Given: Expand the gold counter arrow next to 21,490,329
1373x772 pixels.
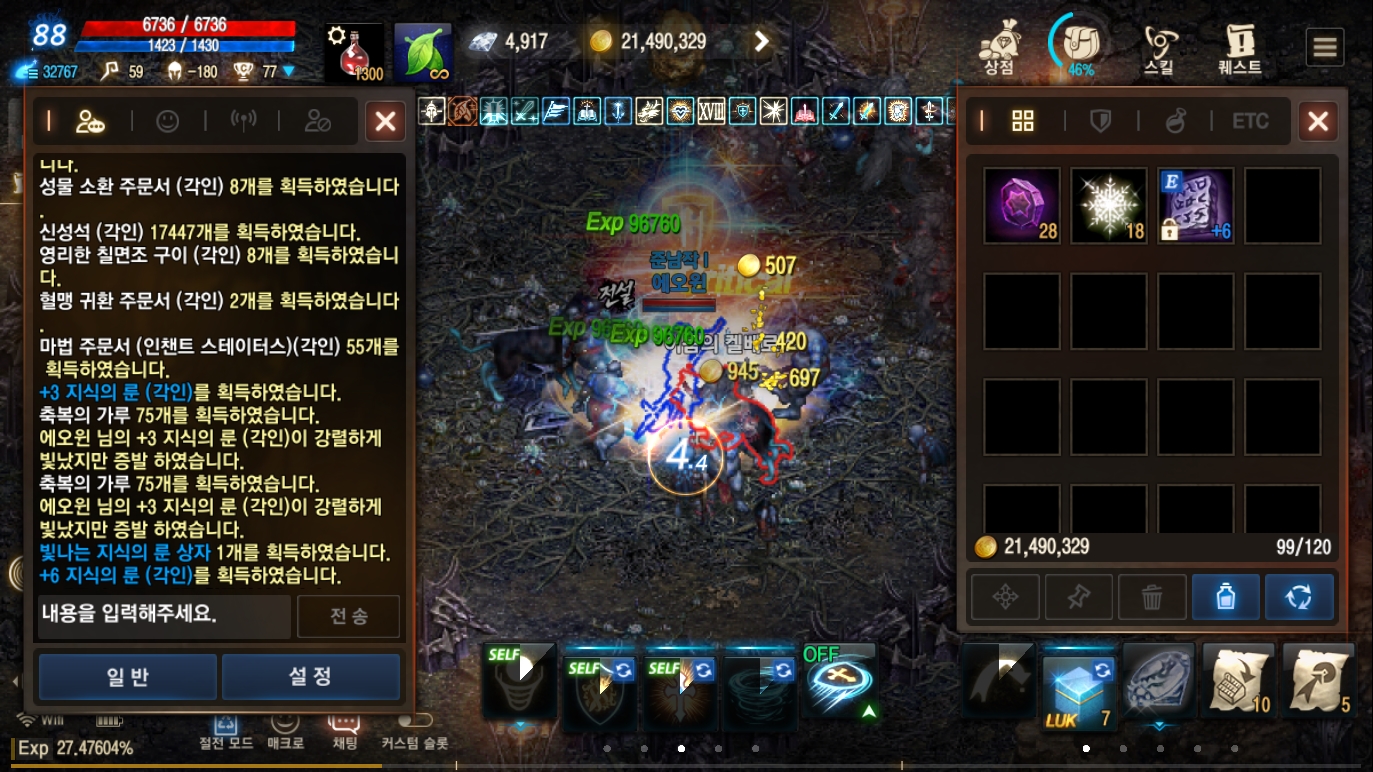Looking at the screenshot, I should (761, 41).
